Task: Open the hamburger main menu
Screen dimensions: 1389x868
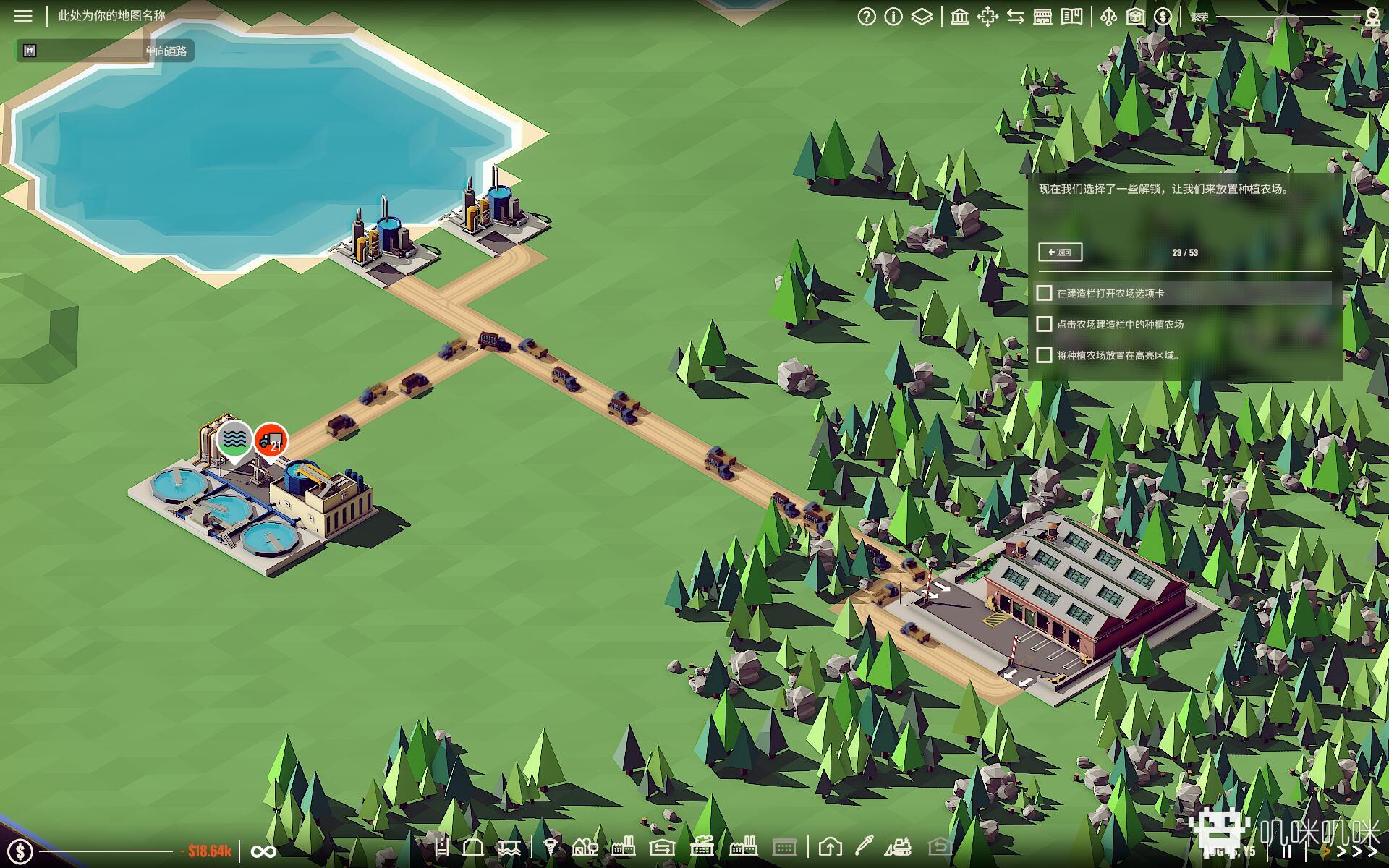Action: point(23,16)
